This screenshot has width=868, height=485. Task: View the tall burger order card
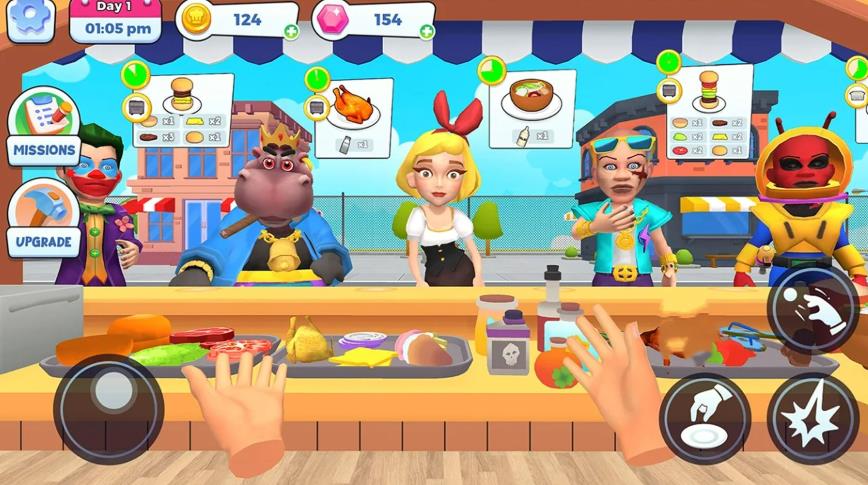[708, 111]
